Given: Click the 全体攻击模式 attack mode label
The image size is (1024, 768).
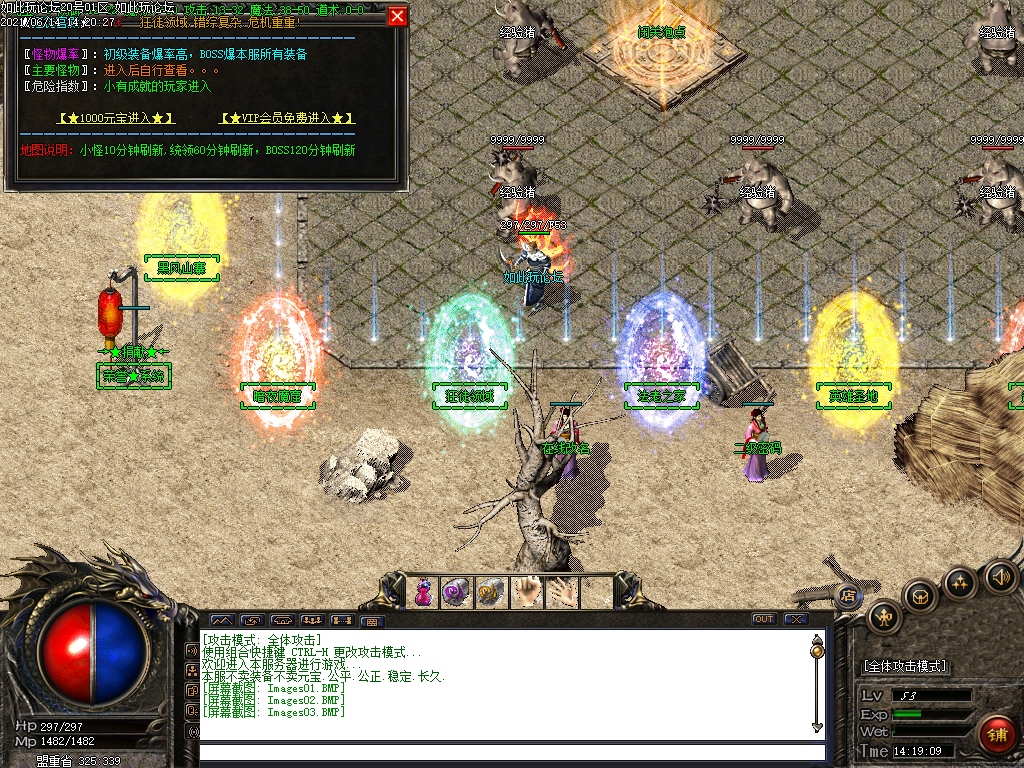Looking at the screenshot, I should coord(905,666).
